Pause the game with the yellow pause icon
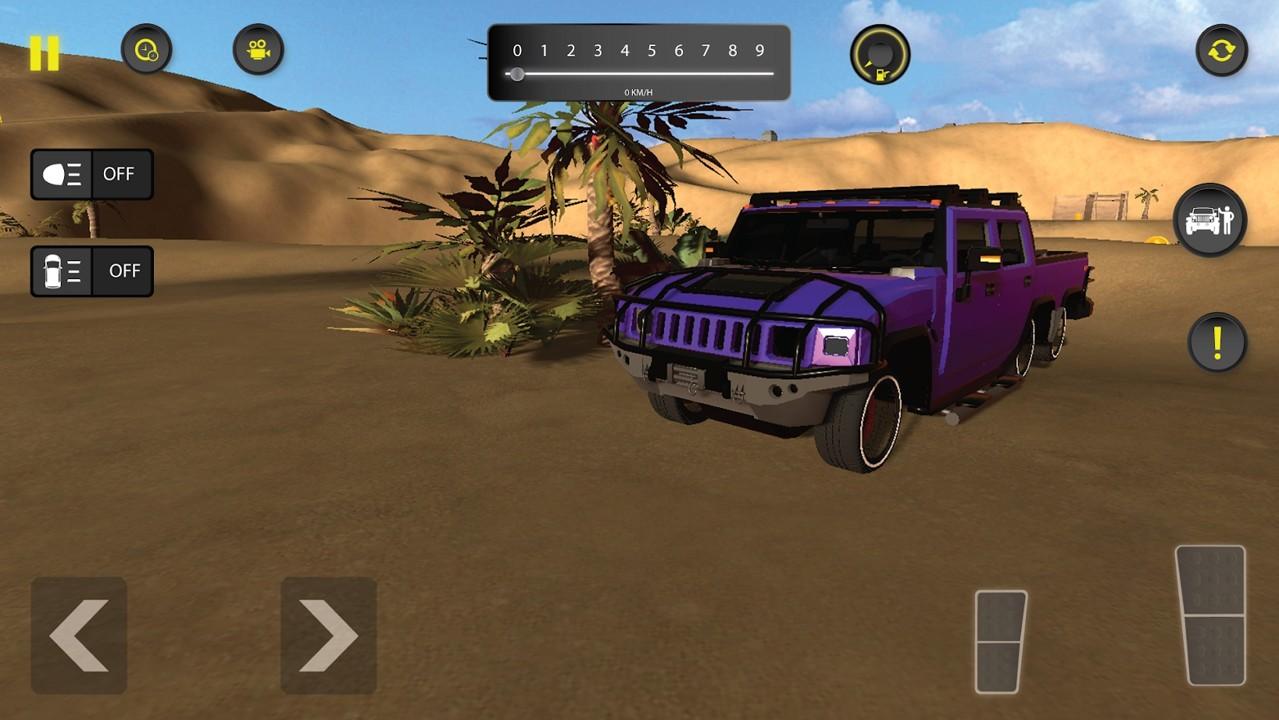1279x720 pixels. point(44,53)
